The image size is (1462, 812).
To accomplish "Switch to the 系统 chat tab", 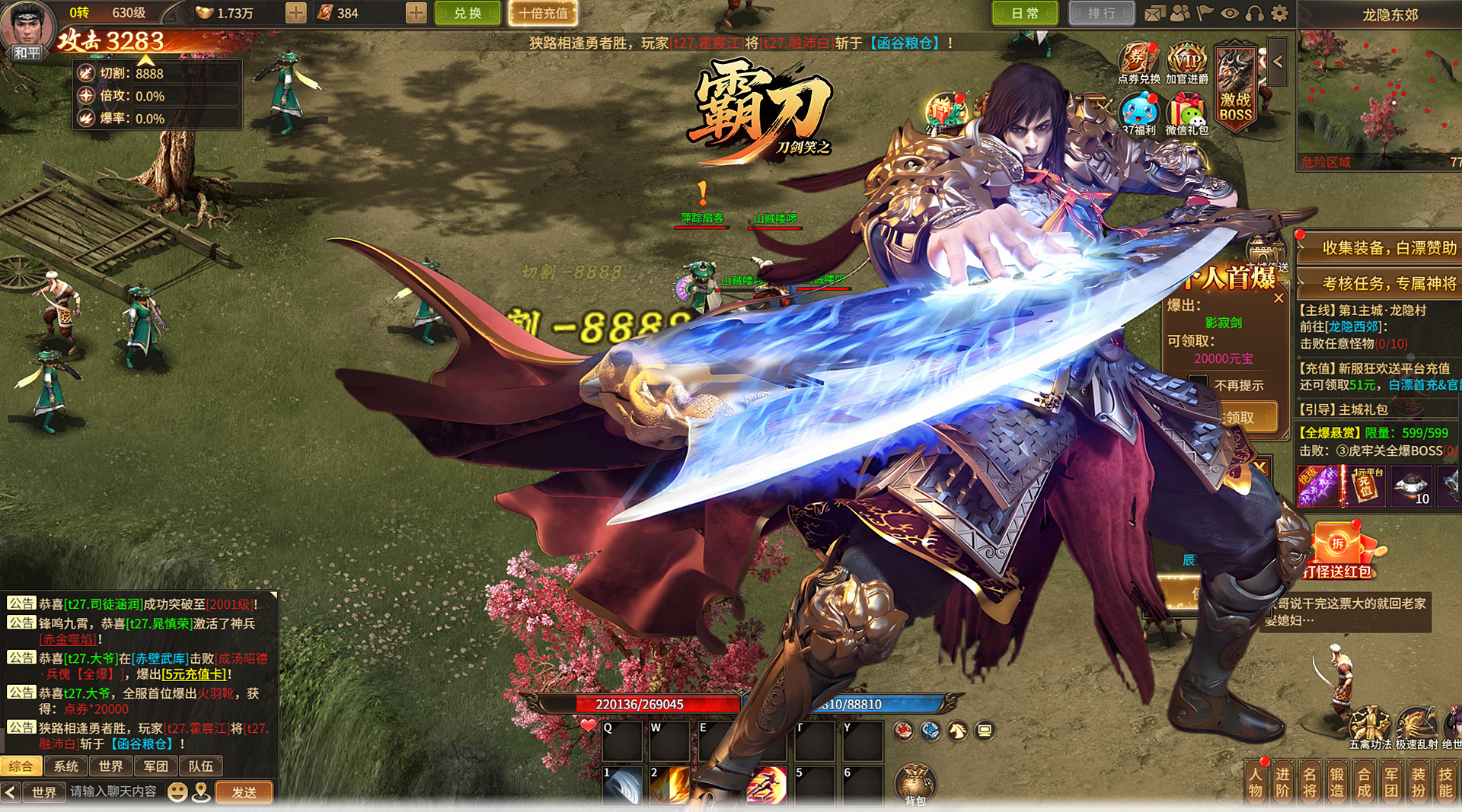I will tap(66, 766).
